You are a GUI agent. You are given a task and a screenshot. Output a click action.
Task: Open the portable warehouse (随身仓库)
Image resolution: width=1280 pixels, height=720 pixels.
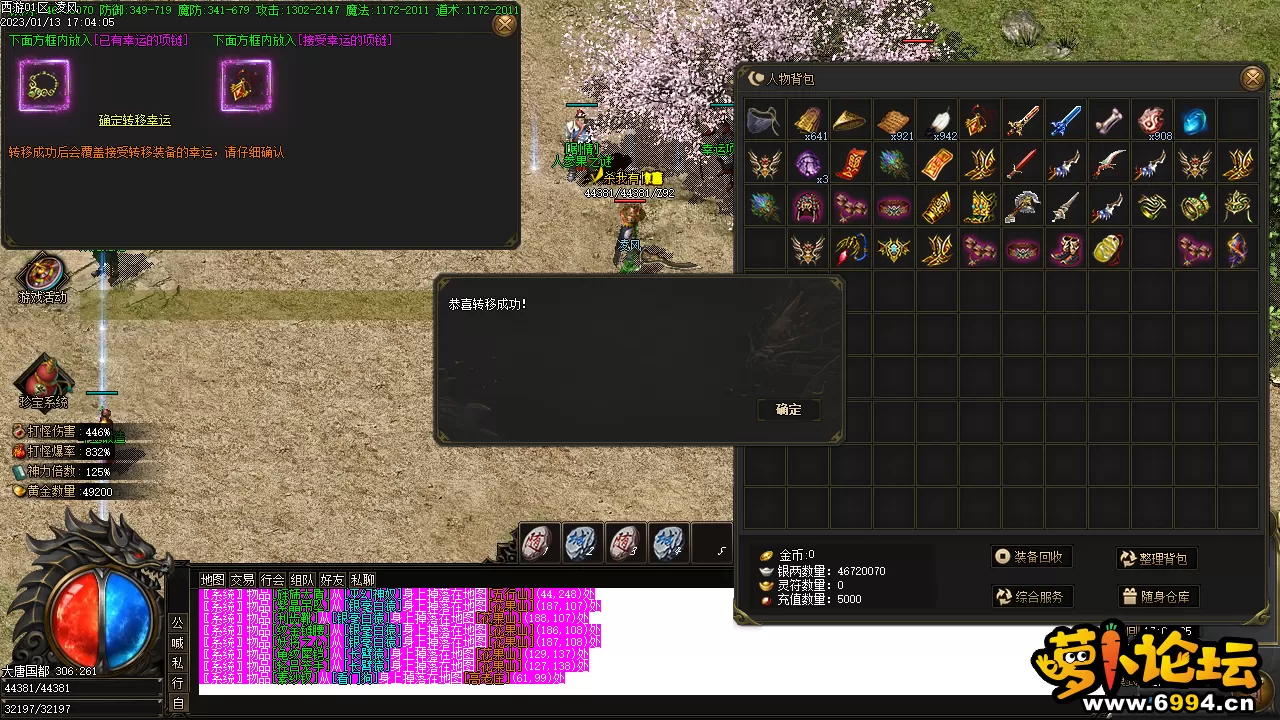point(1157,597)
